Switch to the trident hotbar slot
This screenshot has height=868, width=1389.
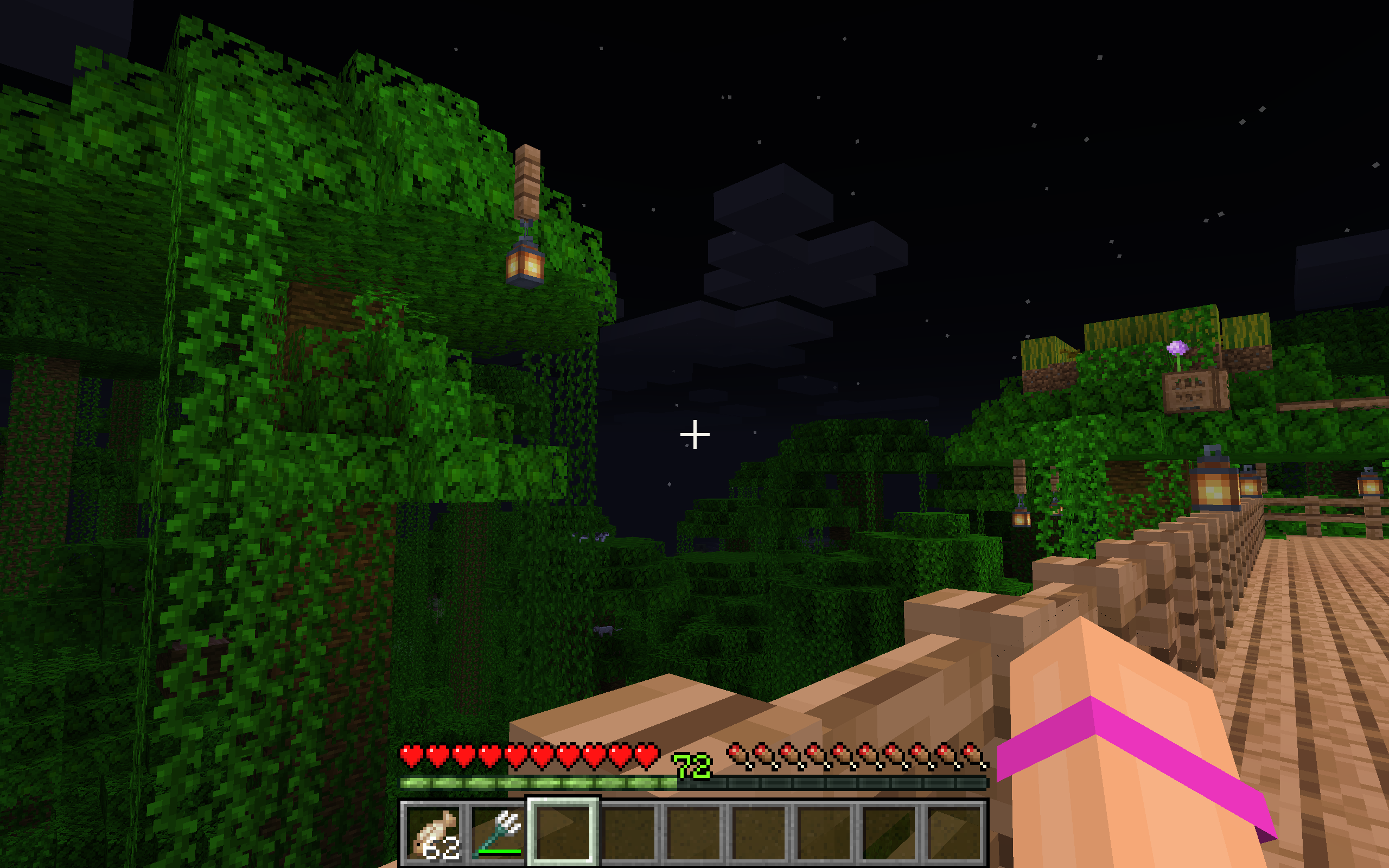498,832
